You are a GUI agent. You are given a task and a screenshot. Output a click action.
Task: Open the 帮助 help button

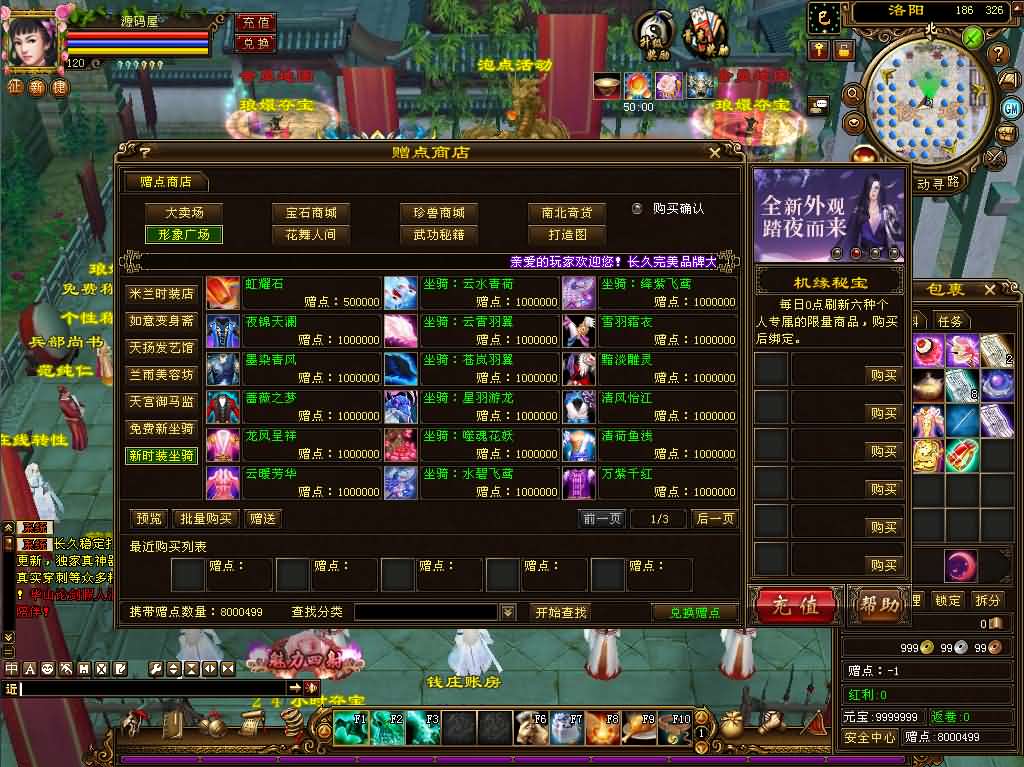pos(878,605)
